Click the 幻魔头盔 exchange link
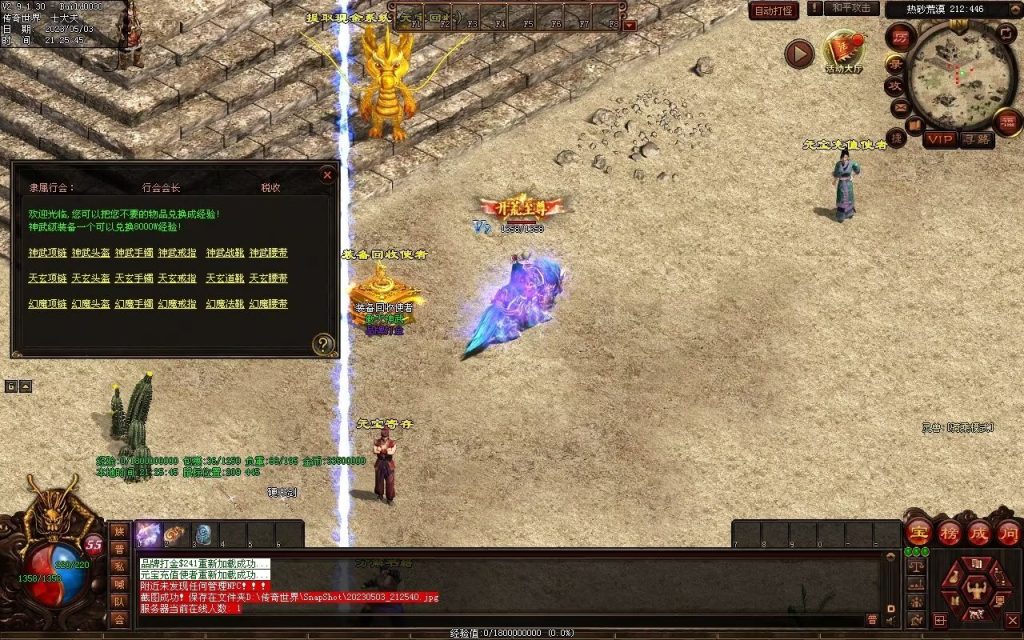This screenshot has height=640, width=1024. pos(89,304)
